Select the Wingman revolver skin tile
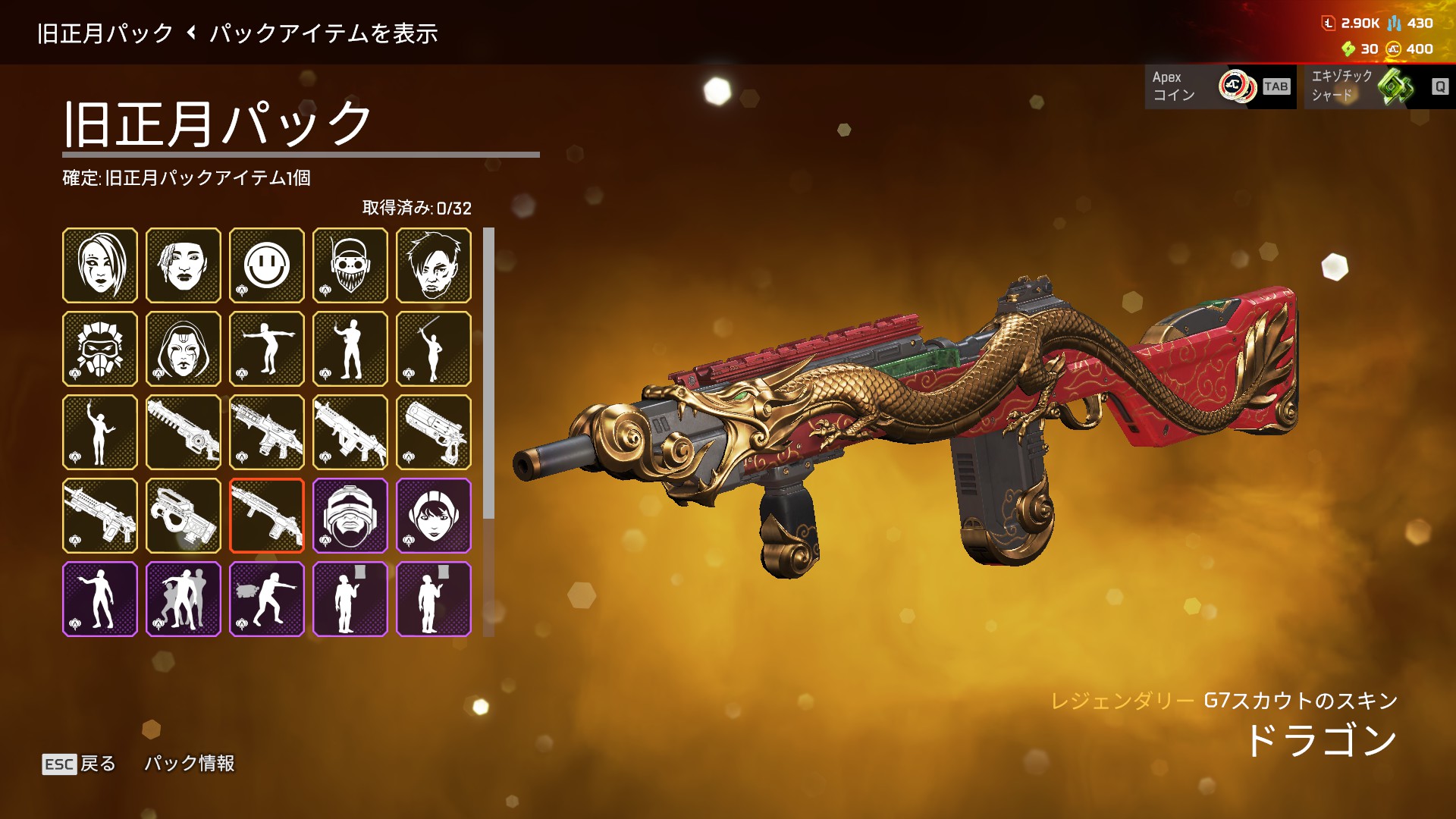The height and width of the screenshot is (819, 1456). point(434,432)
